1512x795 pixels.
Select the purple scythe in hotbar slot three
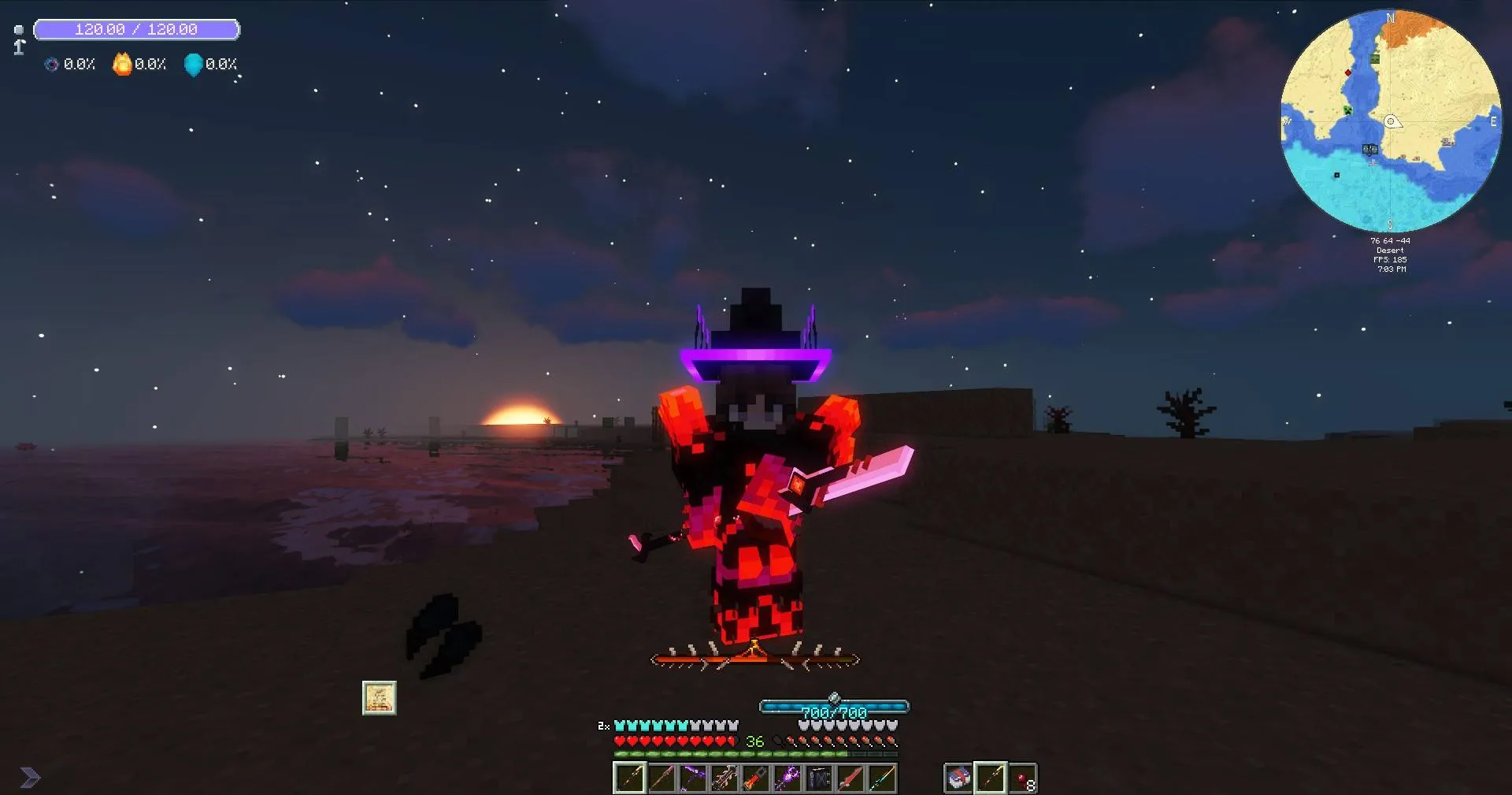click(x=694, y=778)
